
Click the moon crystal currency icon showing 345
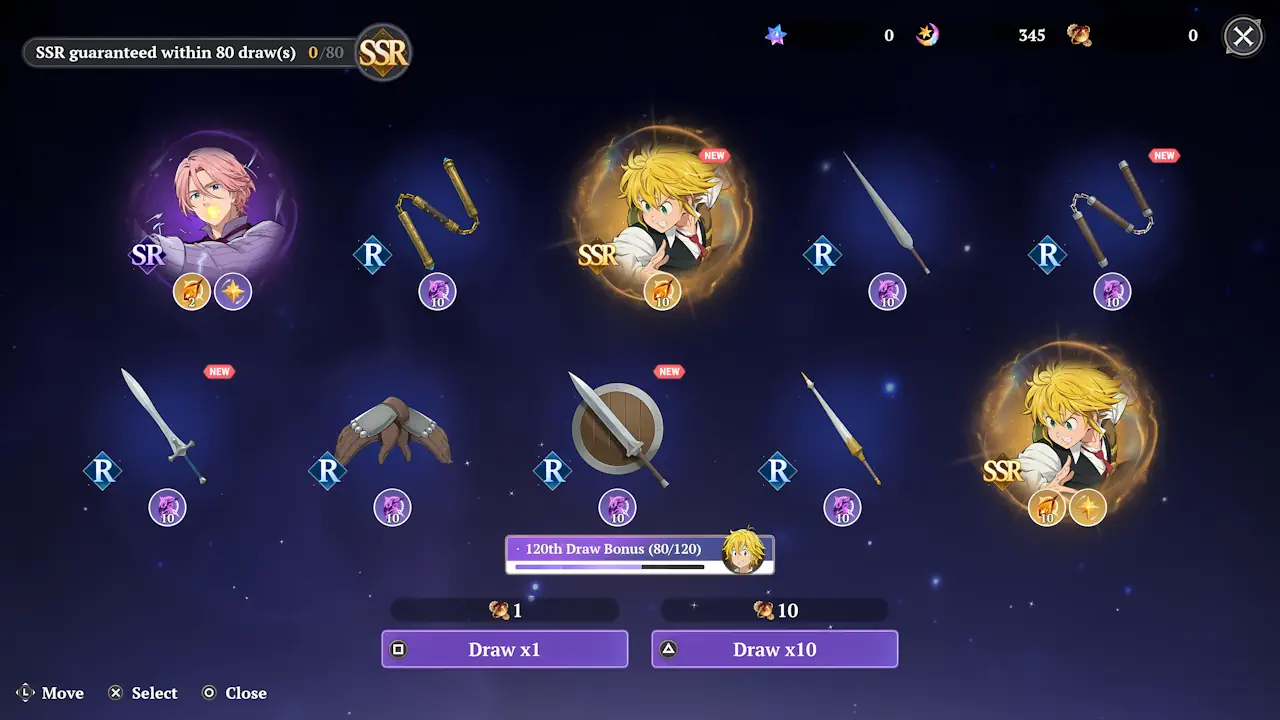[x=928, y=34]
